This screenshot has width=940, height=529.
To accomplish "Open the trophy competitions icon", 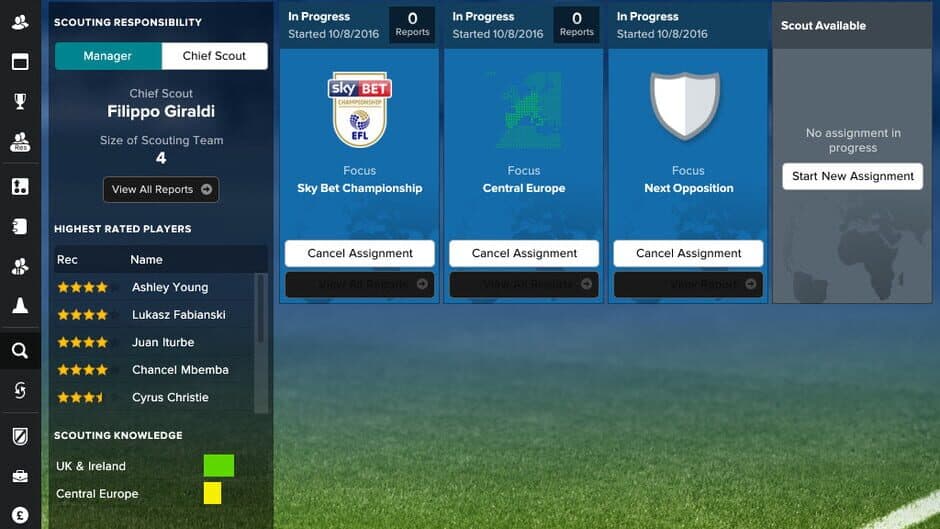I will pyautogui.click(x=20, y=101).
